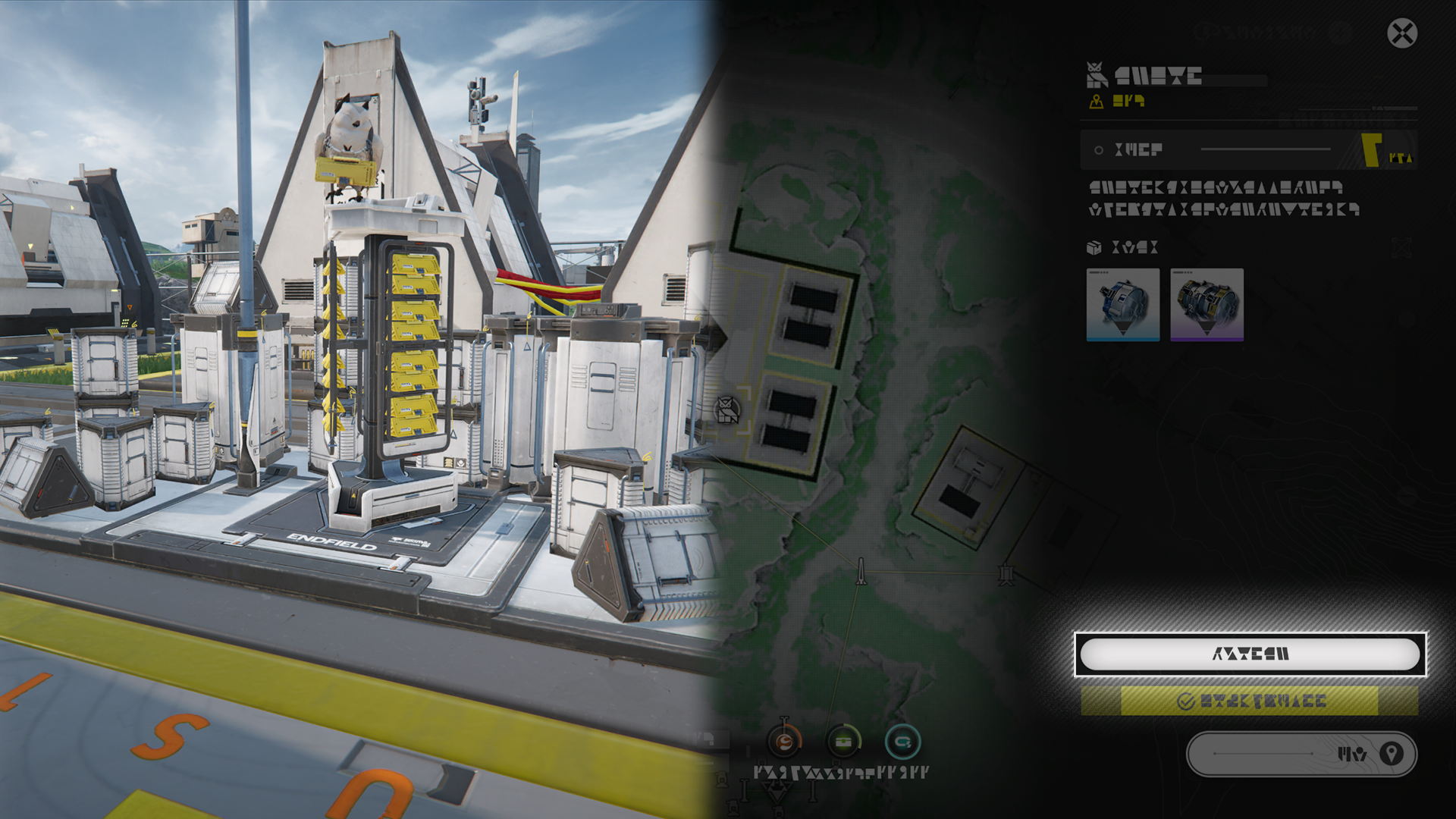The width and height of the screenshot is (1456, 819).
Task: Open the green chest map icon
Action: (x=843, y=742)
